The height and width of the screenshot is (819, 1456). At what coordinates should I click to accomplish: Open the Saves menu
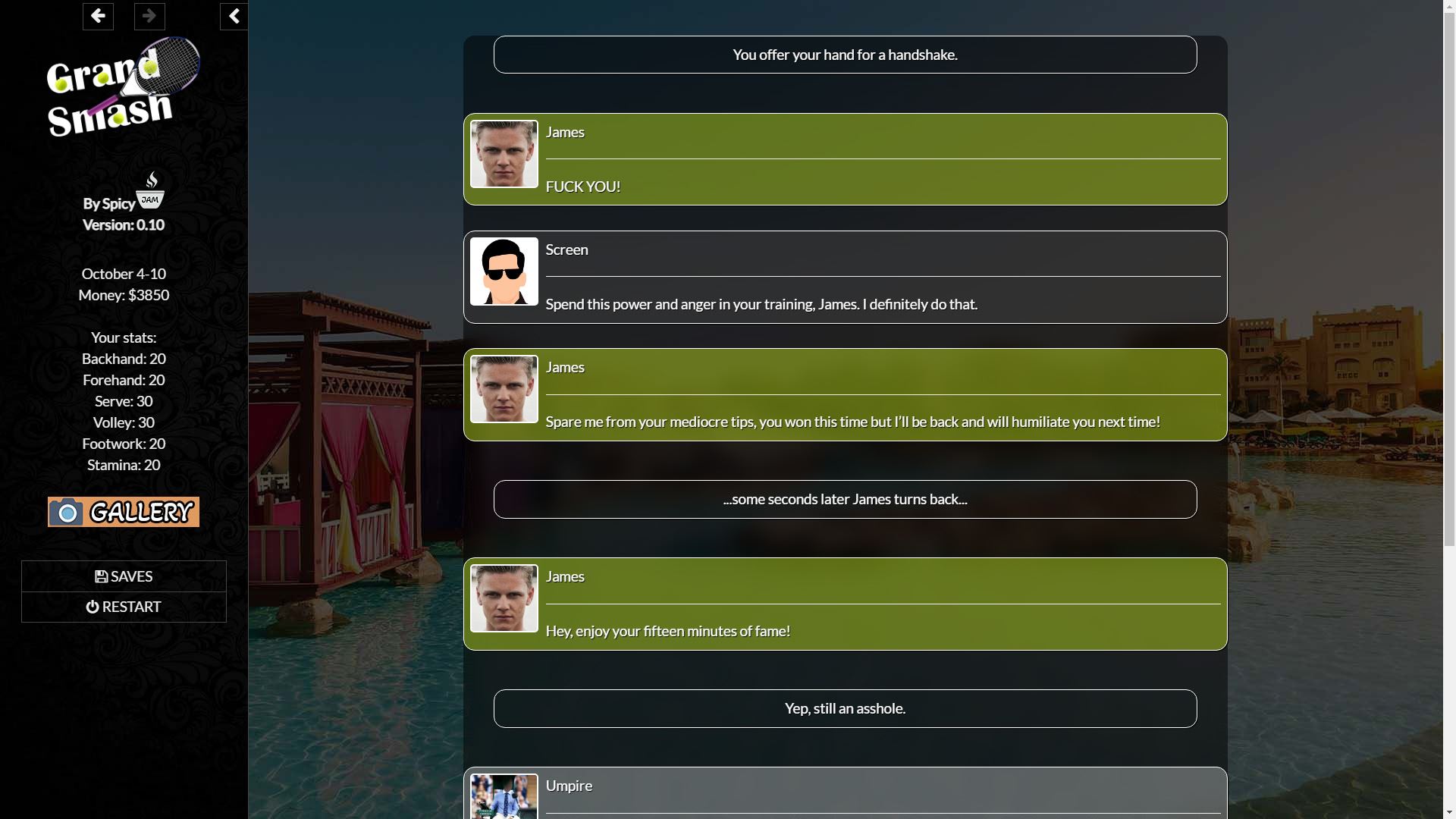click(124, 576)
